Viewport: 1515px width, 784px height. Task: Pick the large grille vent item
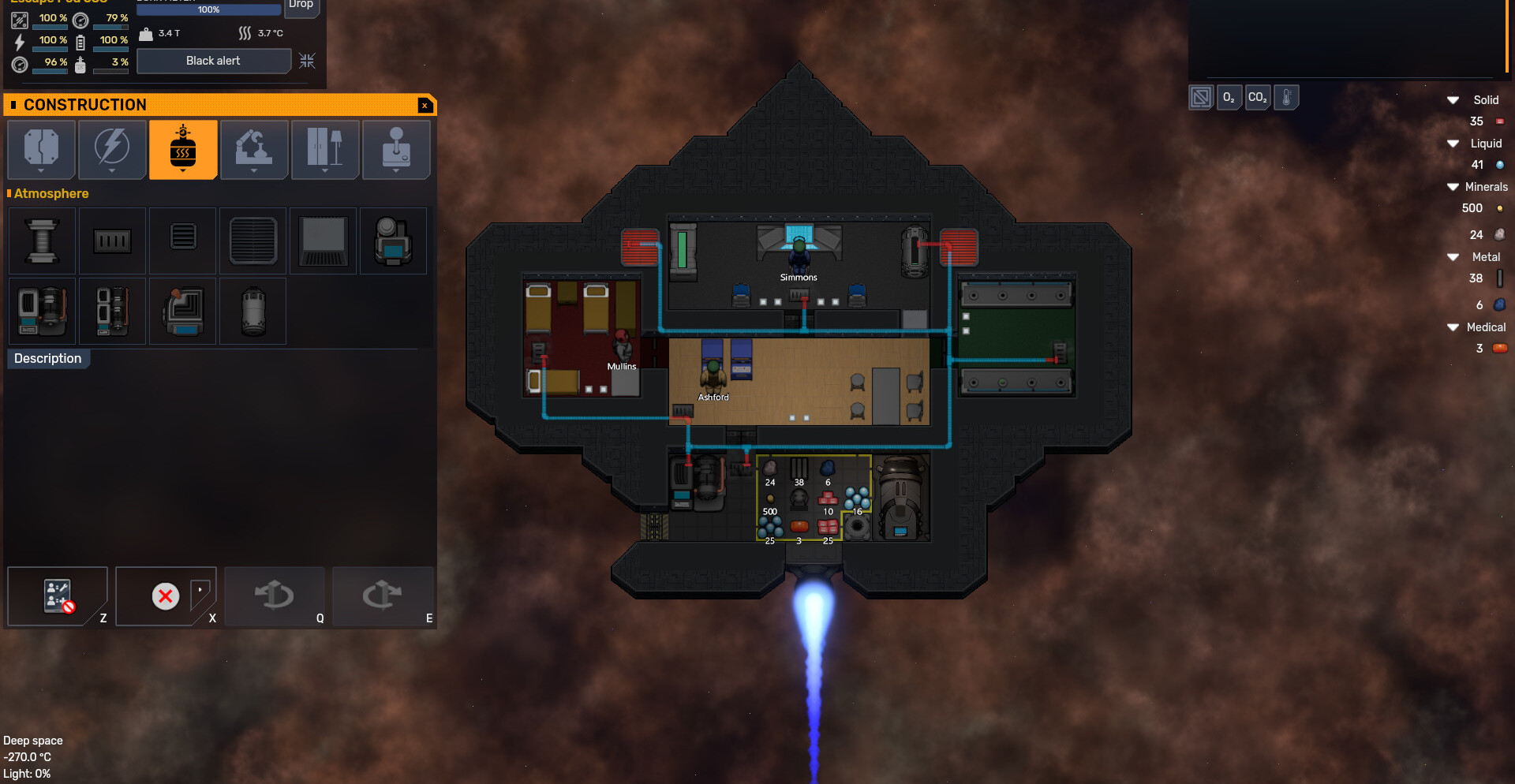pyautogui.click(x=253, y=241)
